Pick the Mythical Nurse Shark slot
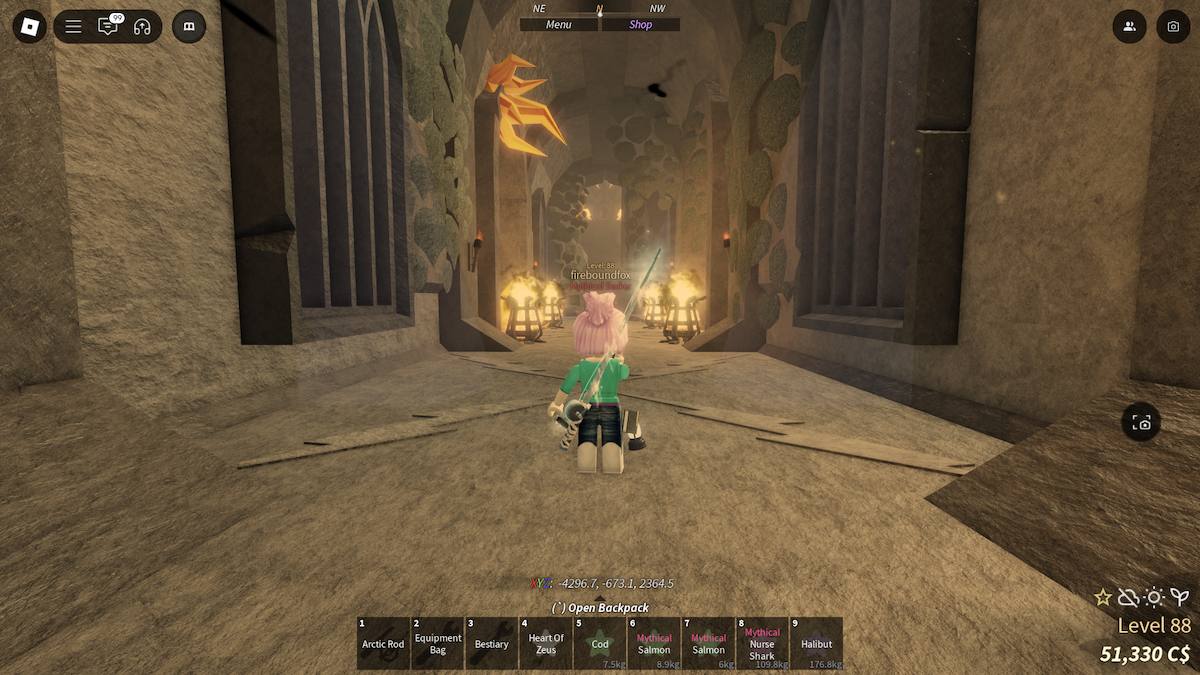 [762, 643]
